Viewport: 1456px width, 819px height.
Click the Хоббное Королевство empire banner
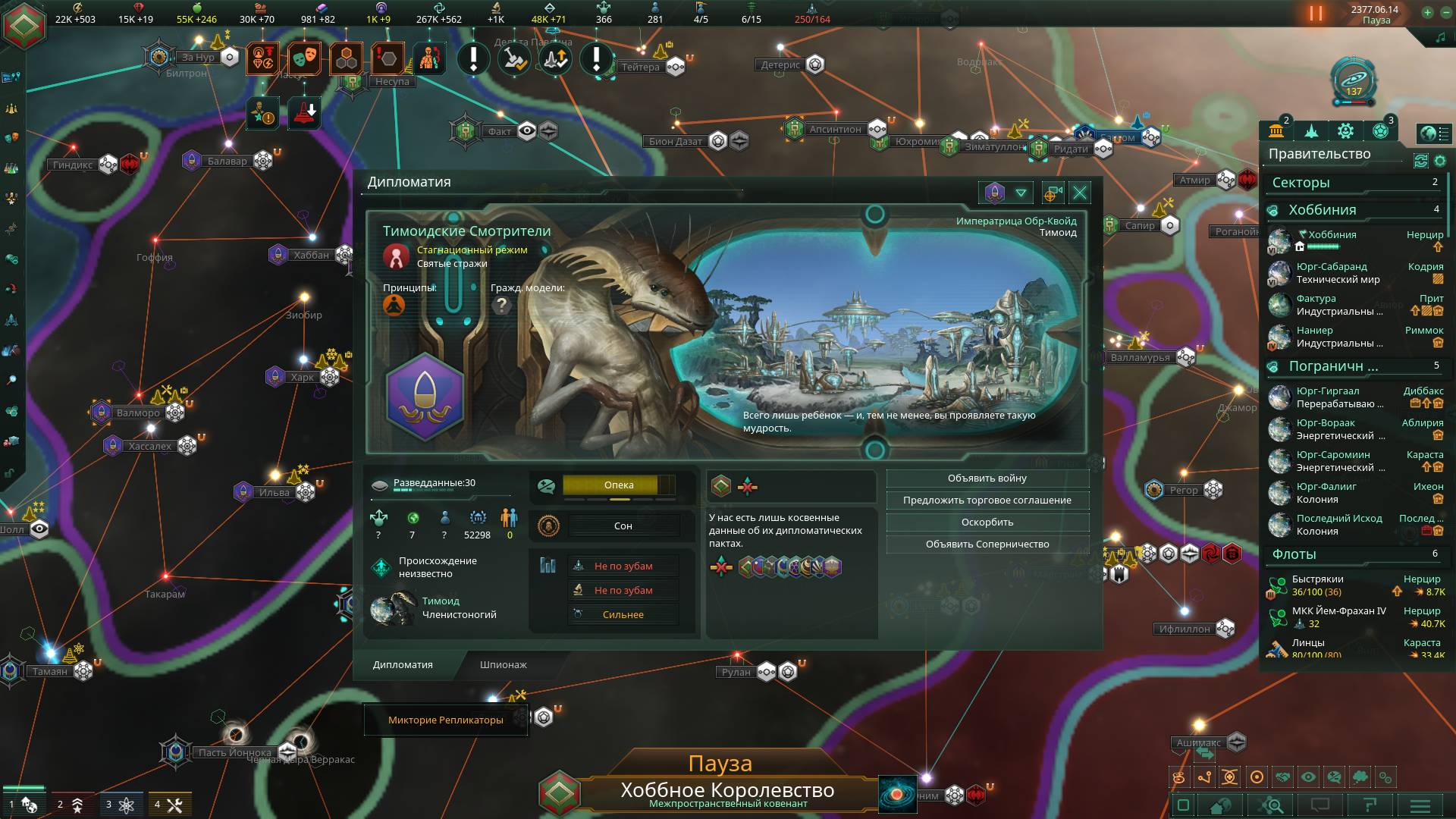726,792
